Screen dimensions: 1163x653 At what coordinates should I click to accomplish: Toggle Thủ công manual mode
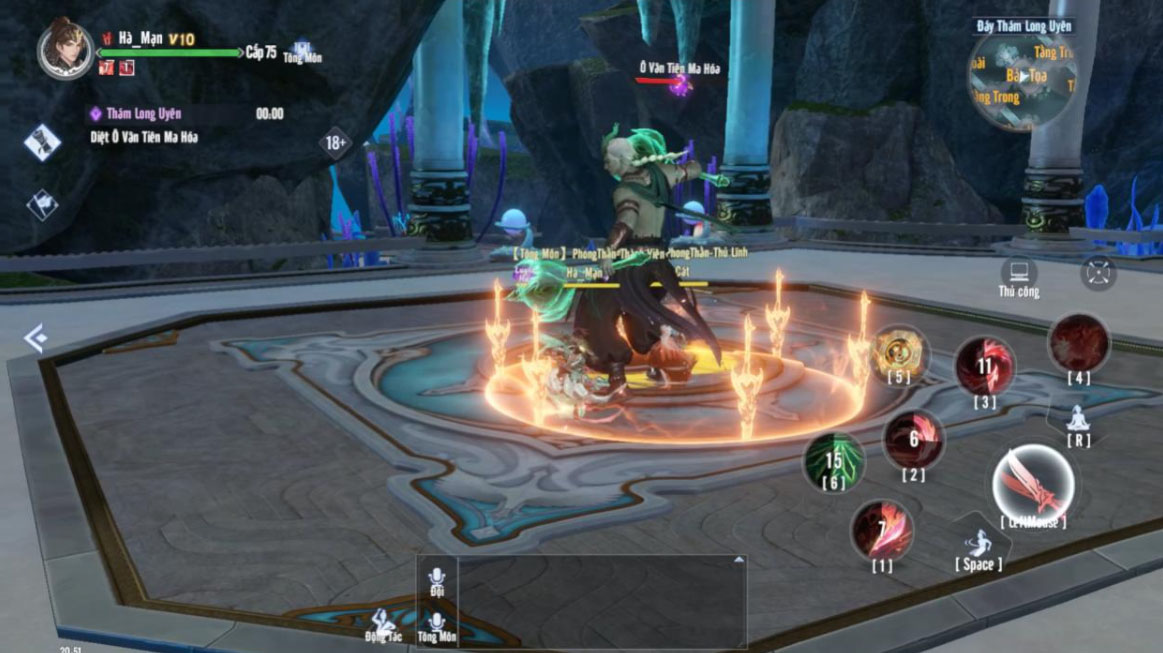(1018, 274)
